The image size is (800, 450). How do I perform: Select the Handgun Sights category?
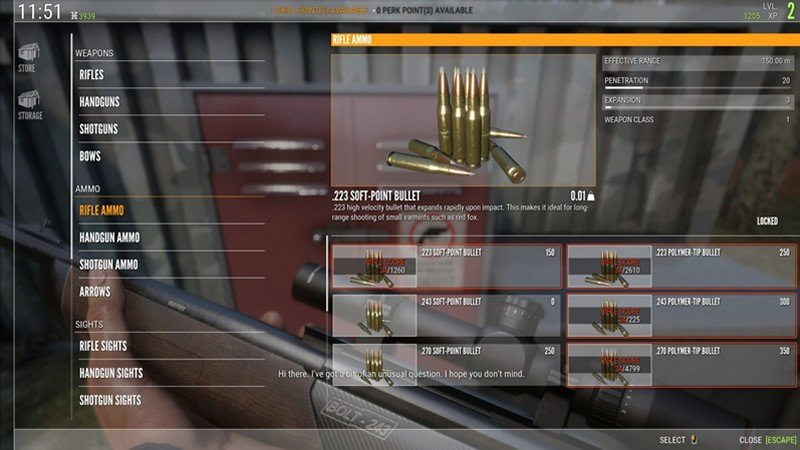[111, 373]
